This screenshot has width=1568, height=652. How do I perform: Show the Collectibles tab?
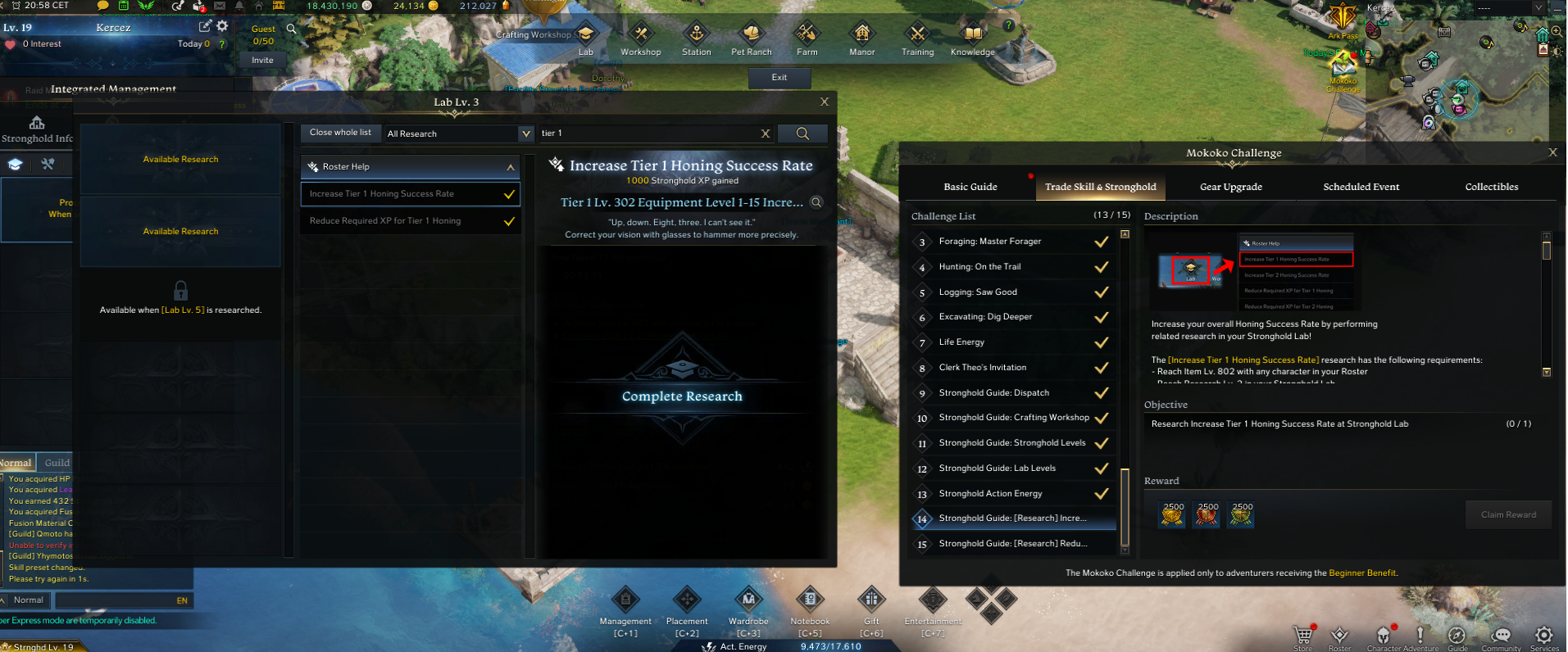pyautogui.click(x=1491, y=187)
